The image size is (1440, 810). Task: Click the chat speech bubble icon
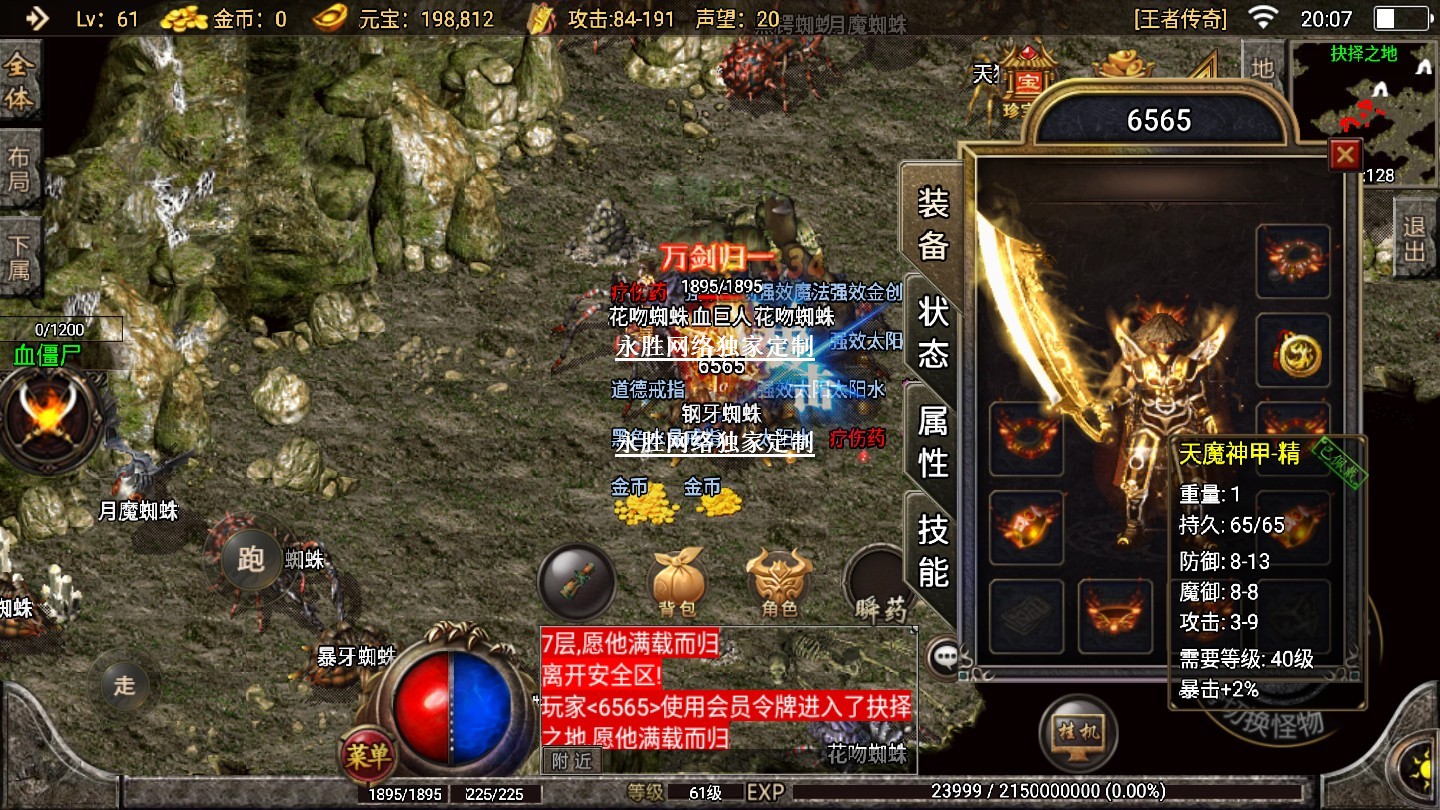(942, 657)
